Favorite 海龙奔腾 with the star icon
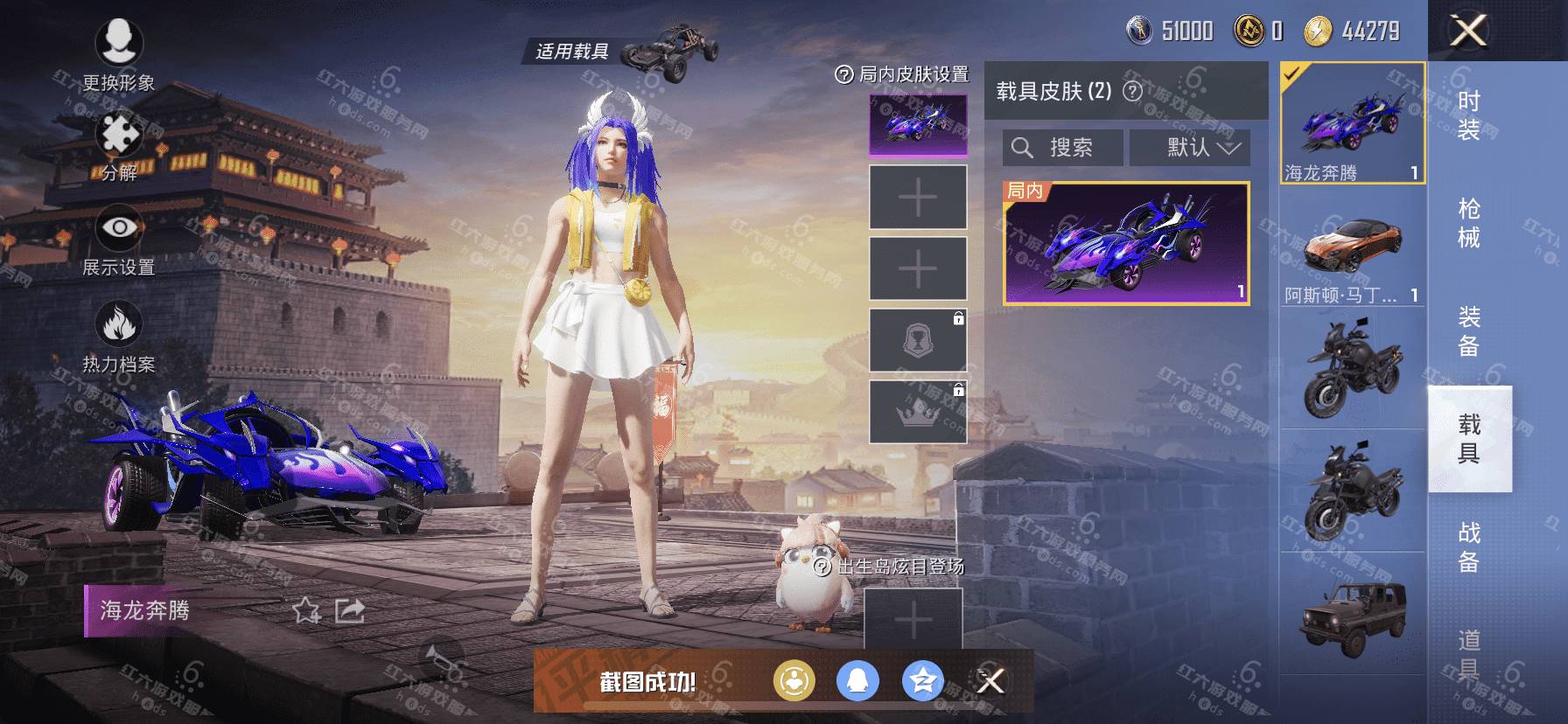1568x724 pixels. 306,610
